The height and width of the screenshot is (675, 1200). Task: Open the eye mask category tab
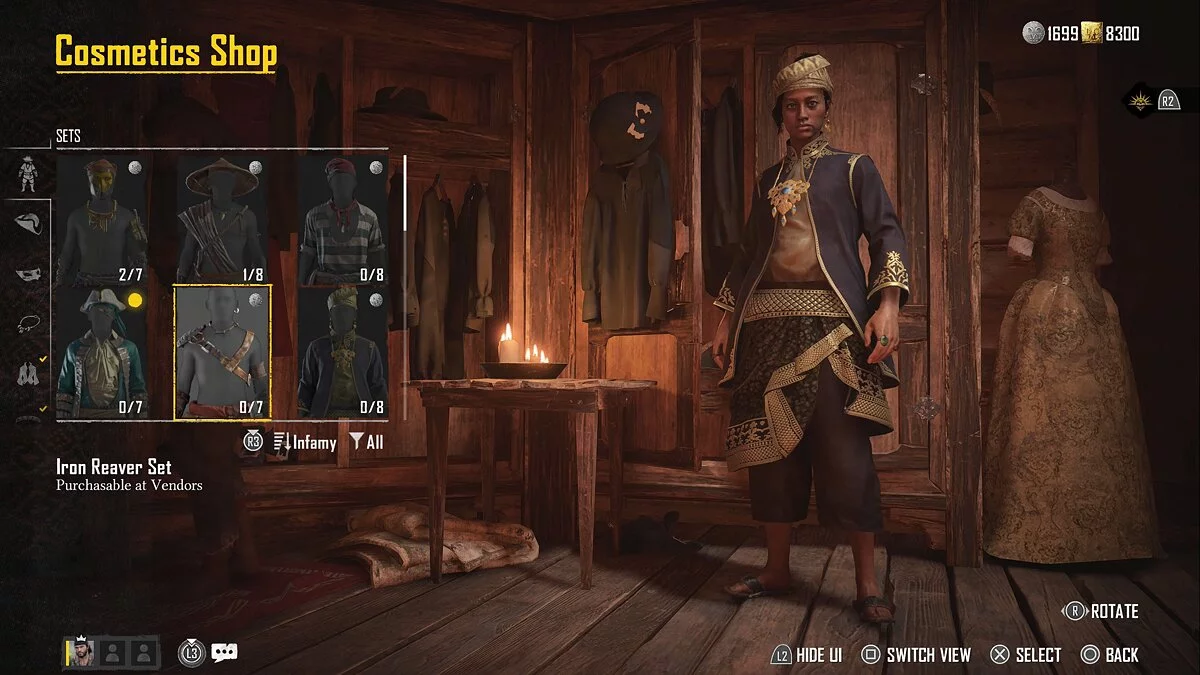(x=30, y=273)
